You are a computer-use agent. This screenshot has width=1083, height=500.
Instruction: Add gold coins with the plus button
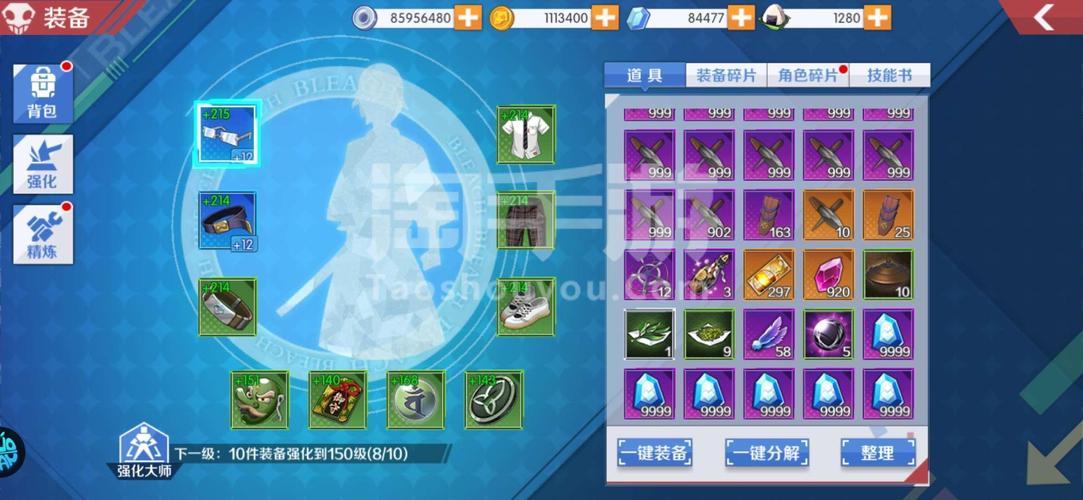(x=605, y=17)
